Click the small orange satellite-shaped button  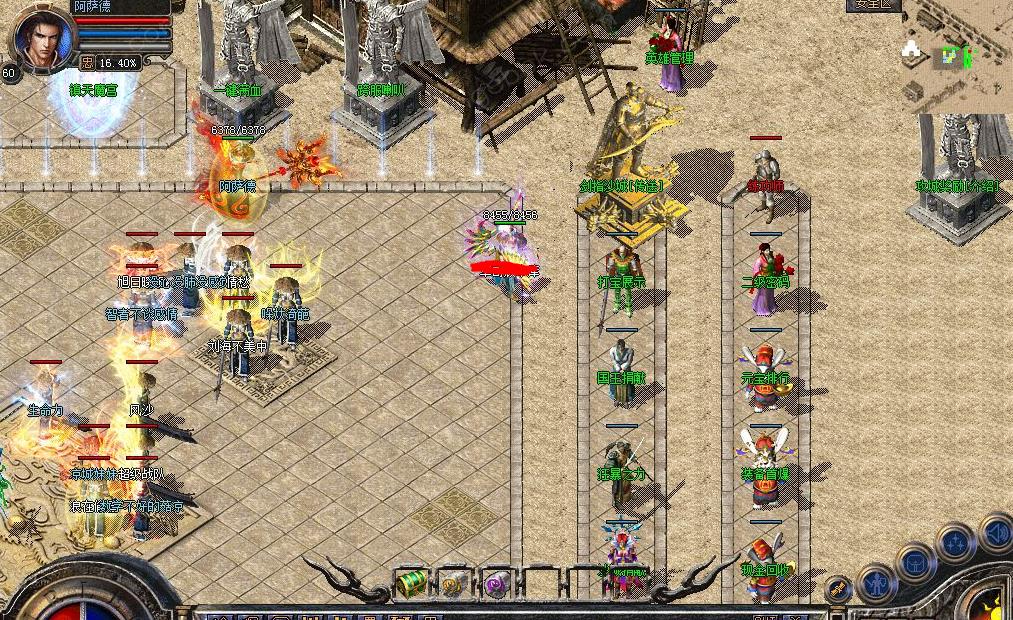(x=838, y=590)
